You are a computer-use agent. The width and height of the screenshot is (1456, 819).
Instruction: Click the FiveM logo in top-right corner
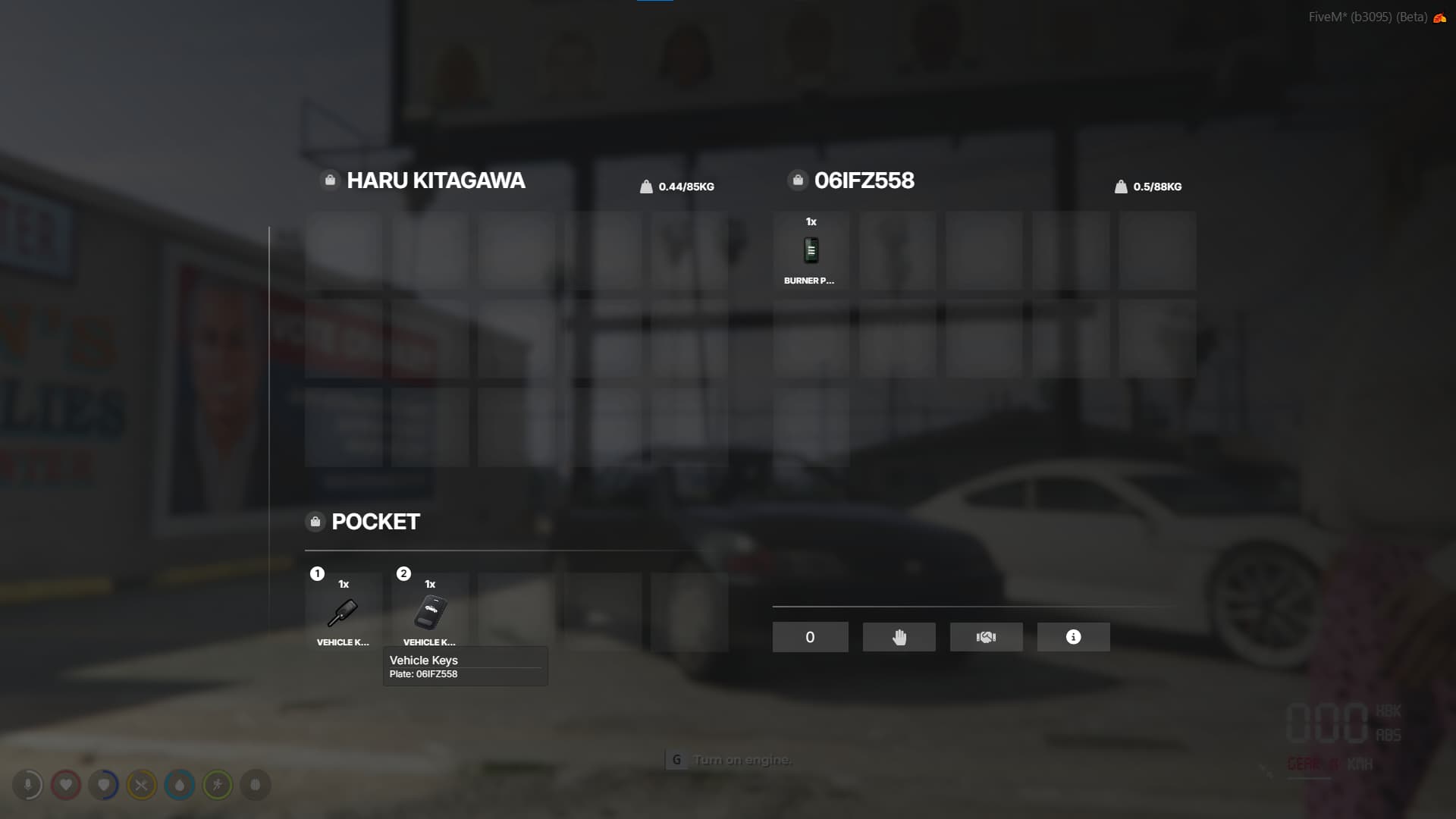click(1440, 17)
